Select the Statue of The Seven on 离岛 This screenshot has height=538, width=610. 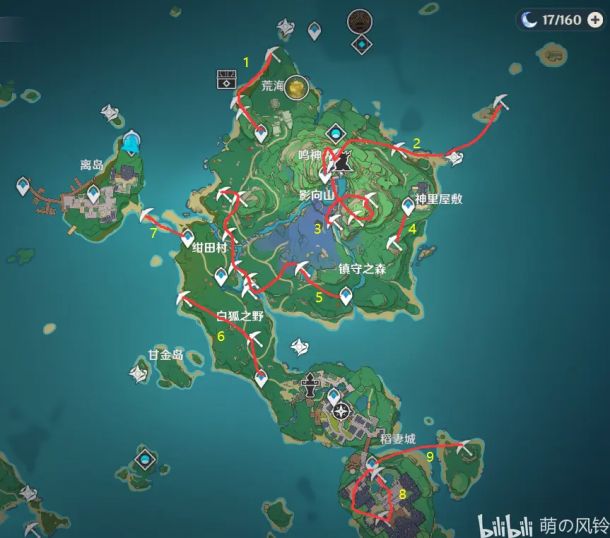[x=130, y=147]
